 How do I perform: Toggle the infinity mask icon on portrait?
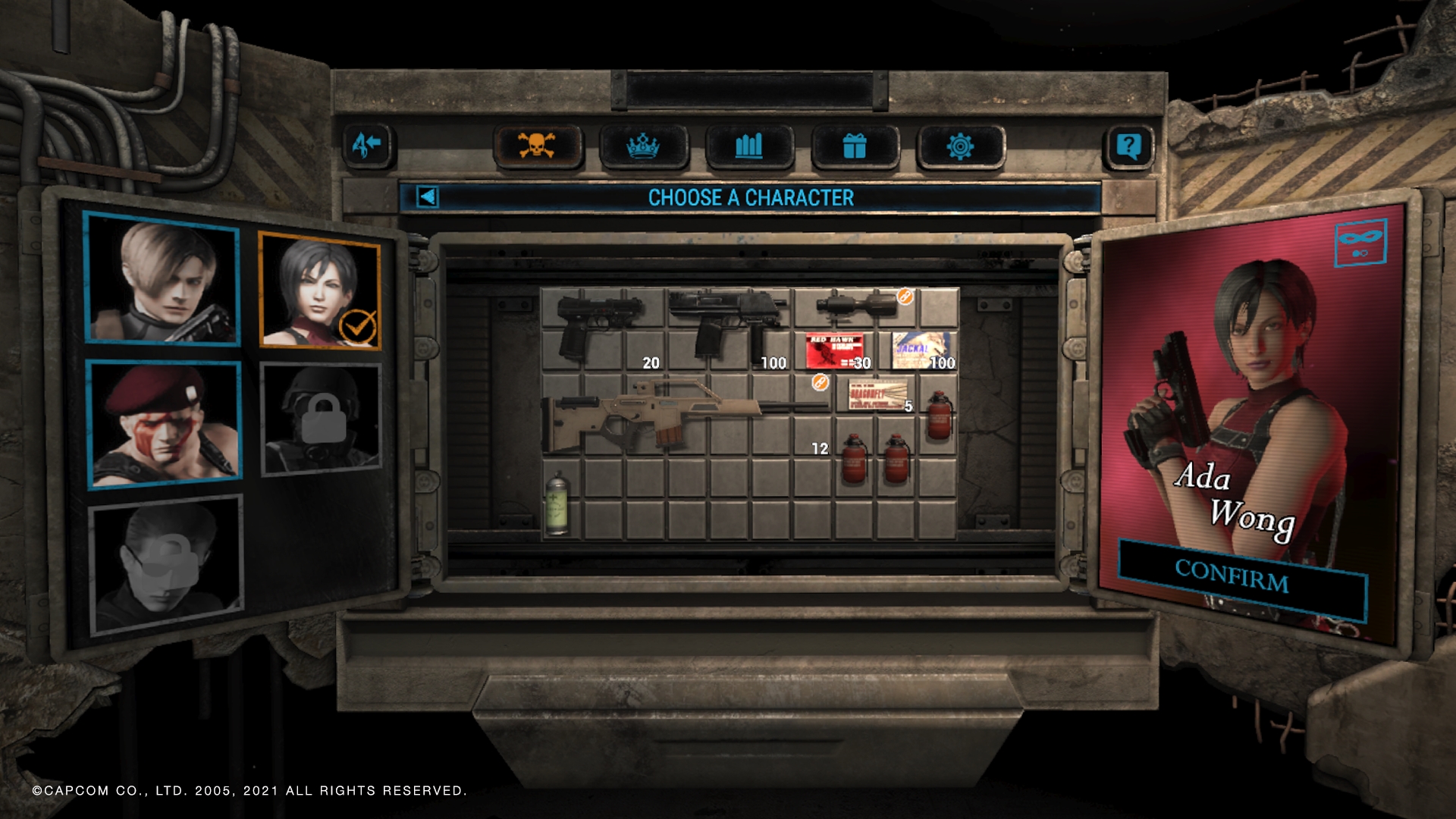tap(1360, 243)
